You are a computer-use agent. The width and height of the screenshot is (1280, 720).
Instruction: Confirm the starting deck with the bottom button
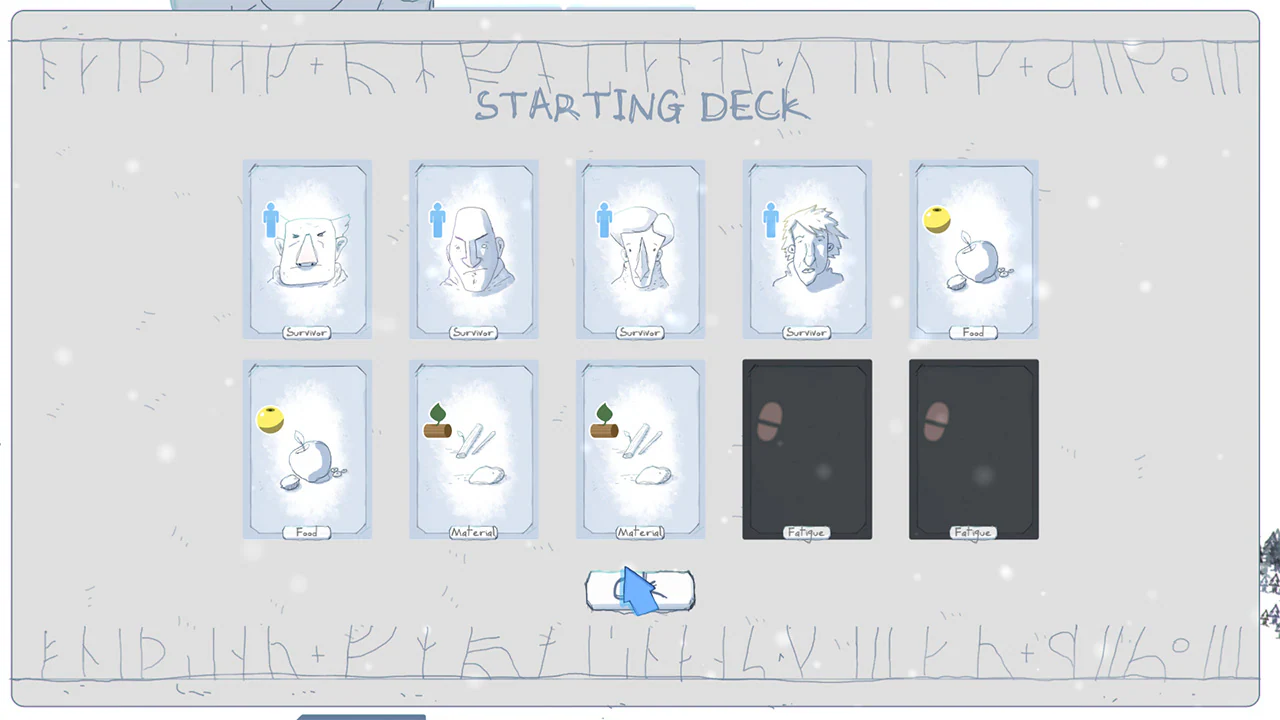[x=640, y=590]
